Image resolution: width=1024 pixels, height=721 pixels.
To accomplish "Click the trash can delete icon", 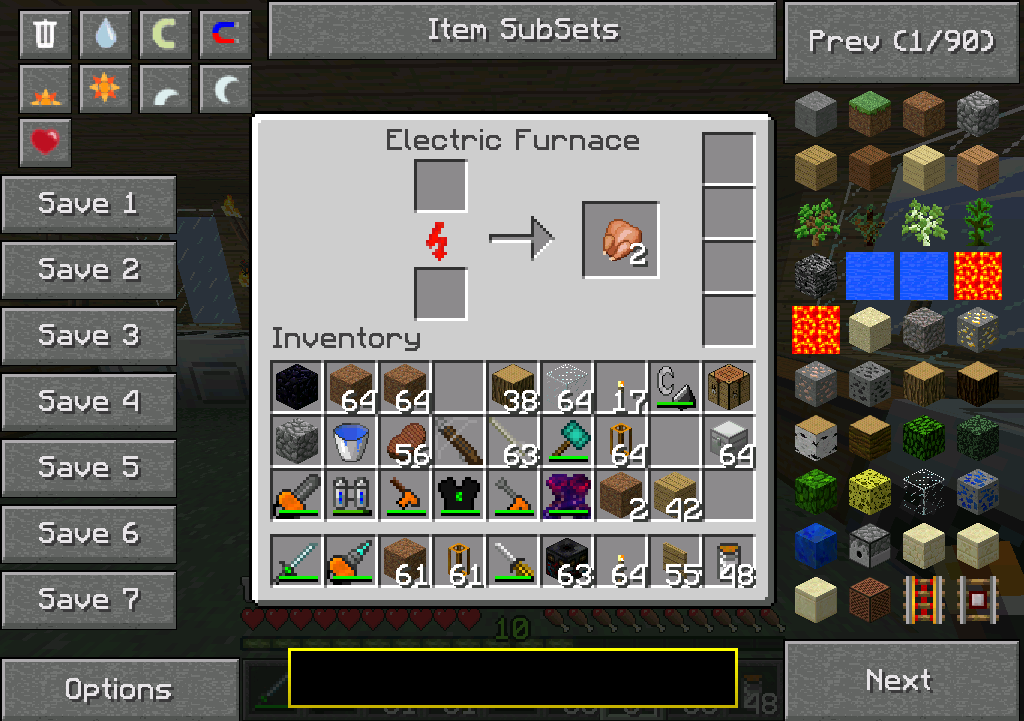I will [x=45, y=35].
